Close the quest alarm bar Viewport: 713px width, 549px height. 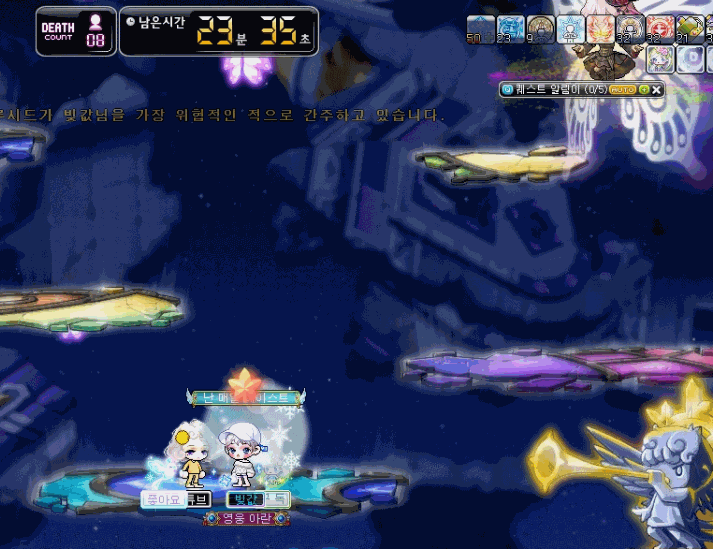tap(657, 90)
